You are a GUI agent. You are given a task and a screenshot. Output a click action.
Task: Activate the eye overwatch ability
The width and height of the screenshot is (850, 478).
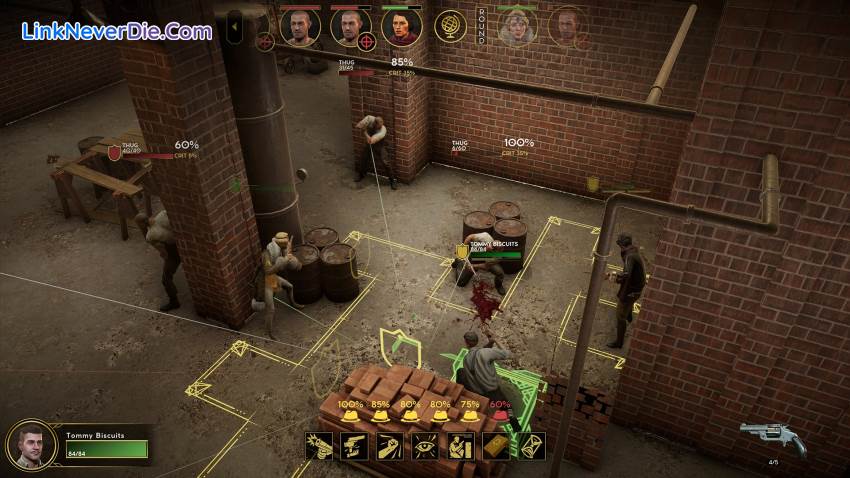[425, 447]
